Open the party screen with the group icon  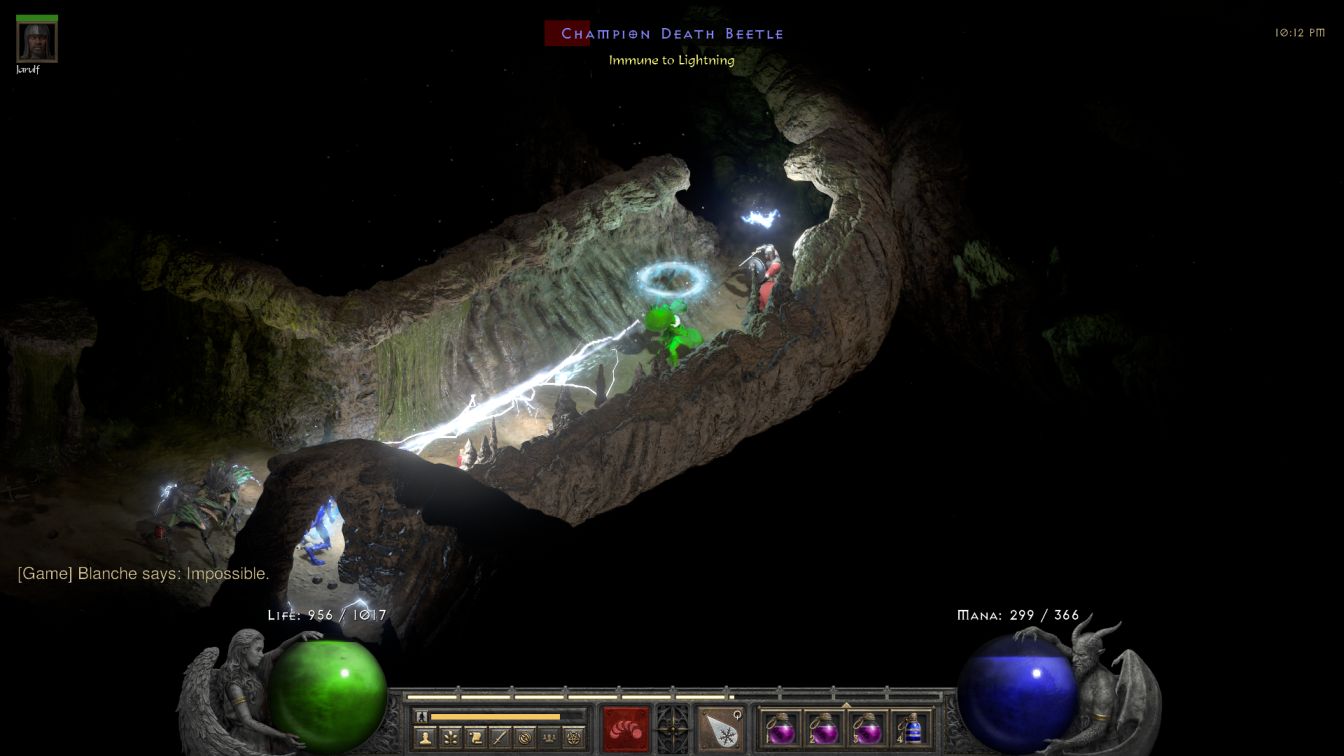(x=549, y=737)
